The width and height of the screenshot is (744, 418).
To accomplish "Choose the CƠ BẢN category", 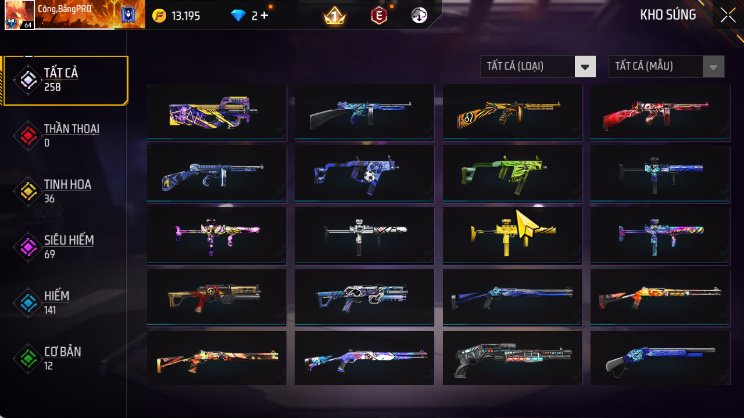I will tap(64, 357).
